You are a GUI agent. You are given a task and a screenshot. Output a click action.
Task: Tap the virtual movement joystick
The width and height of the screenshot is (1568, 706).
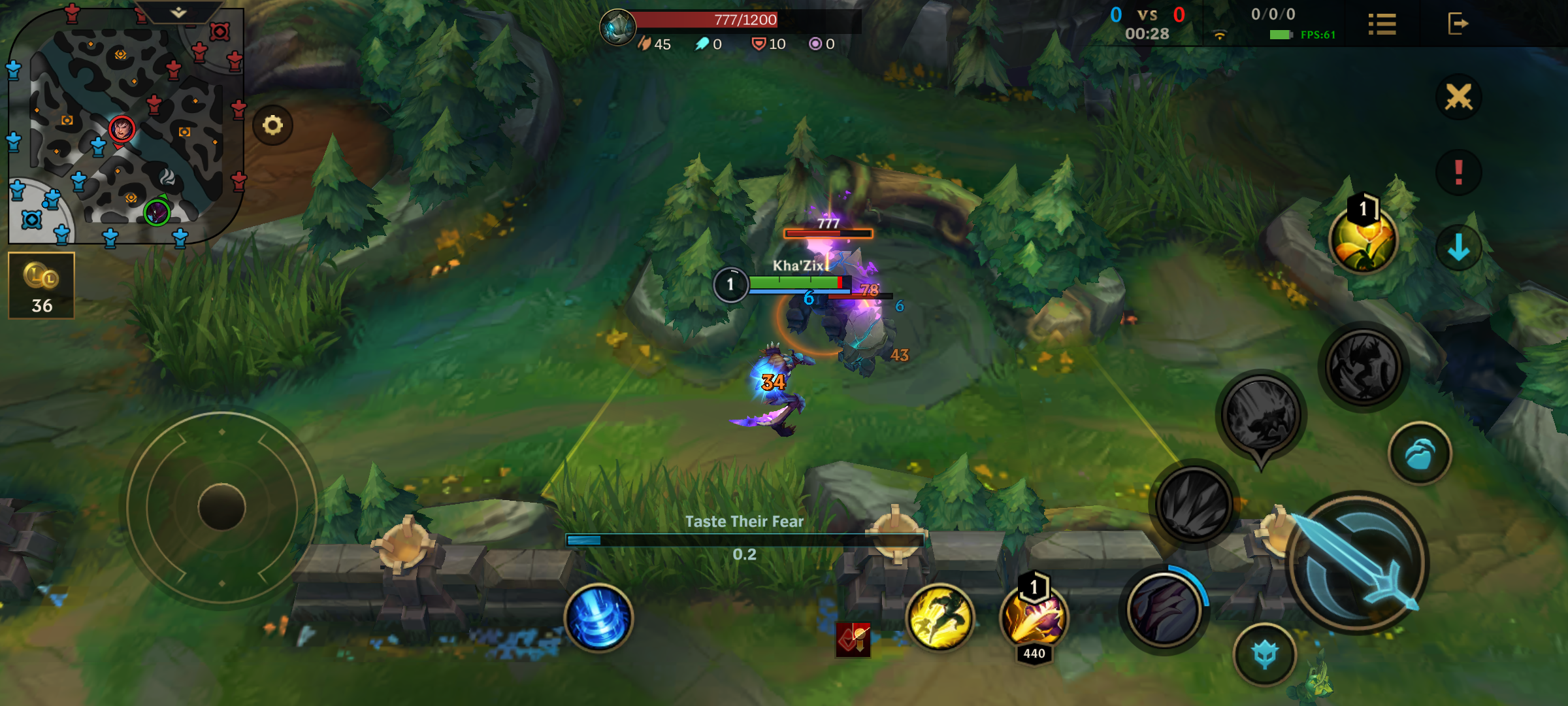click(221, 507)
